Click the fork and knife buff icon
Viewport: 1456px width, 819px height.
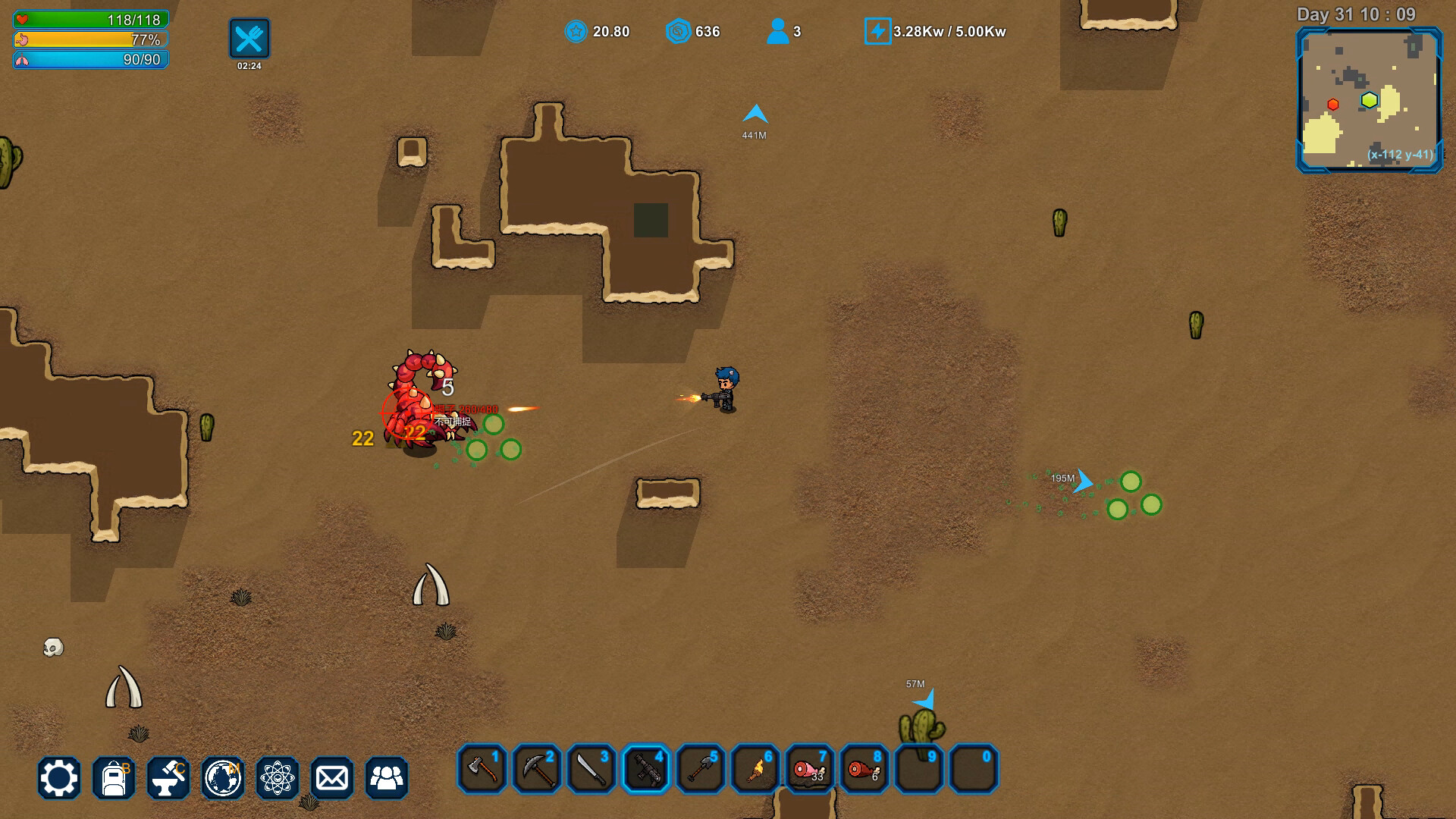point(249,39)
